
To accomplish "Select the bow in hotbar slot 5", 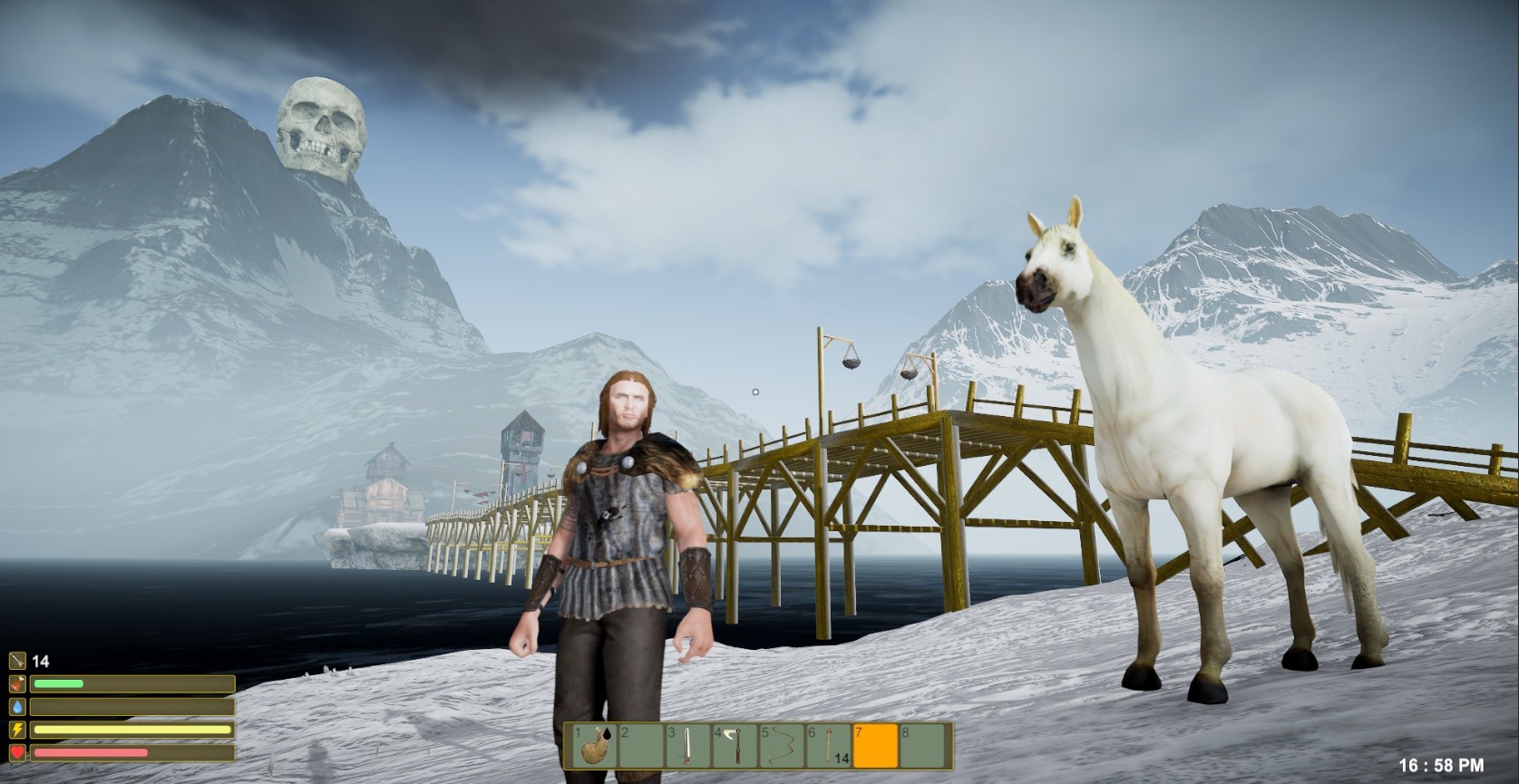I will pyautogui.click(x=780, y=745).
